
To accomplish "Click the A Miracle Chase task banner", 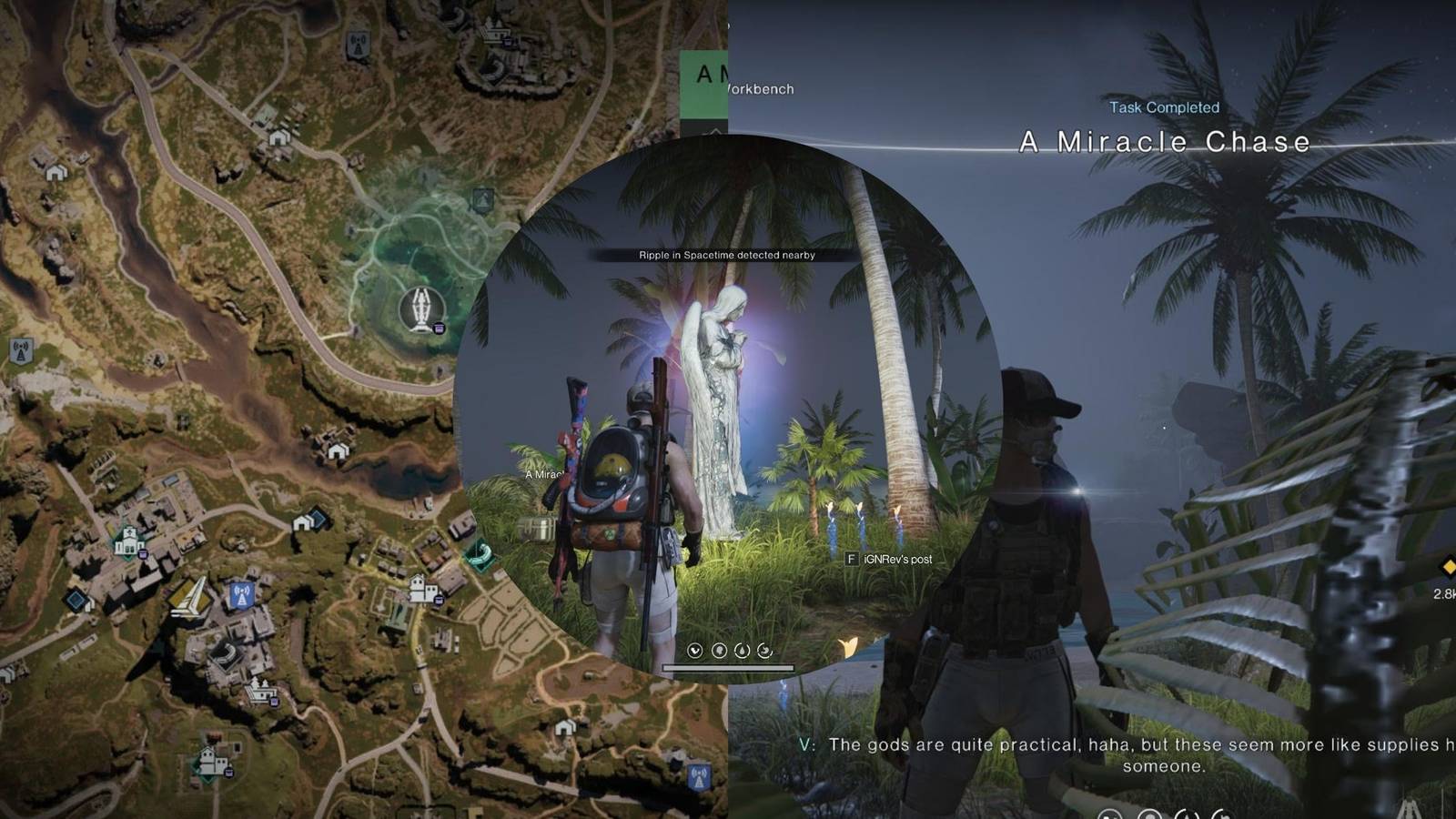I will click(x=1165, y=142).
